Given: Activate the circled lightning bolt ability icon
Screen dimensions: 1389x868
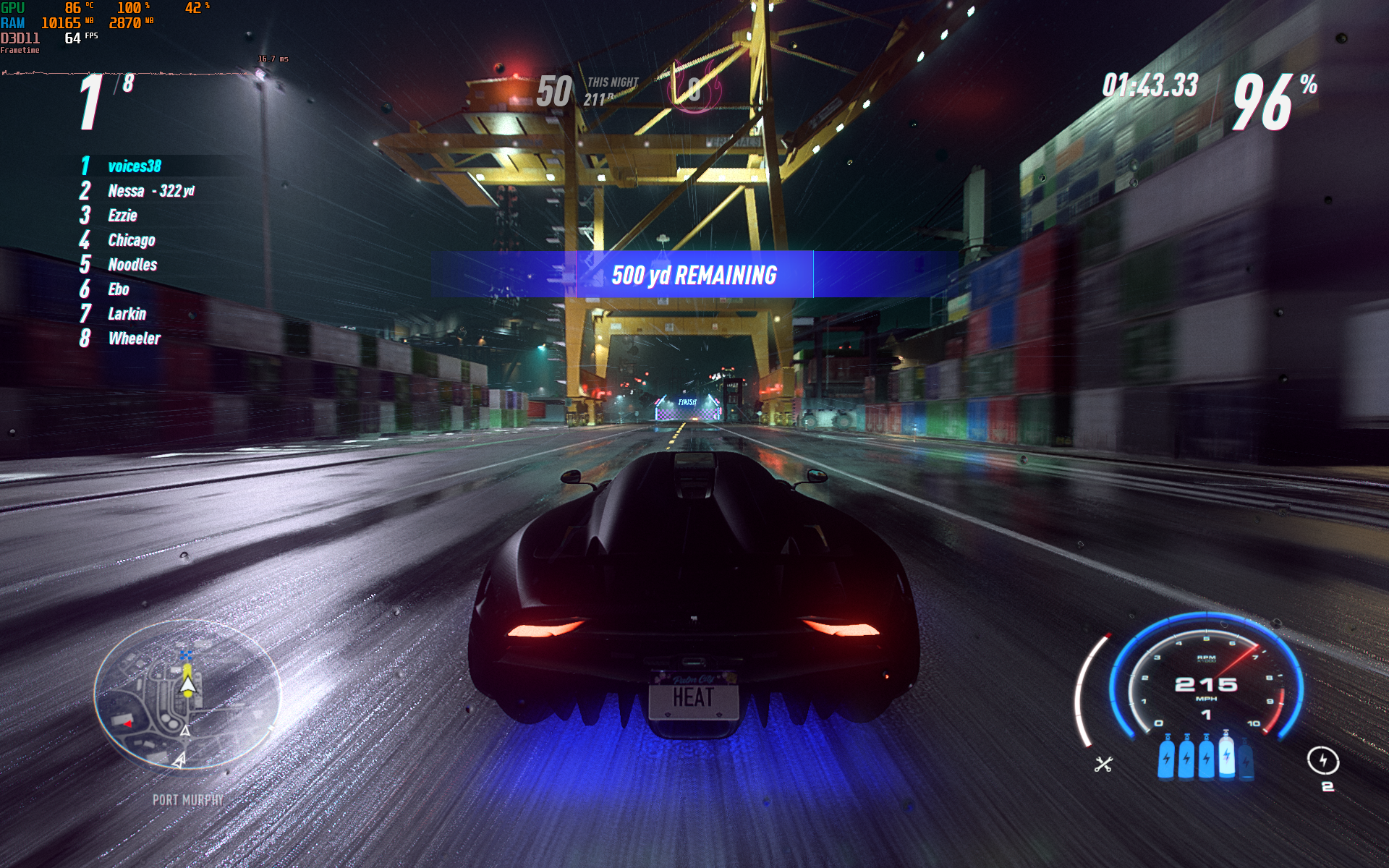Looking at the screenshot, I should (x=1323, y=760).
